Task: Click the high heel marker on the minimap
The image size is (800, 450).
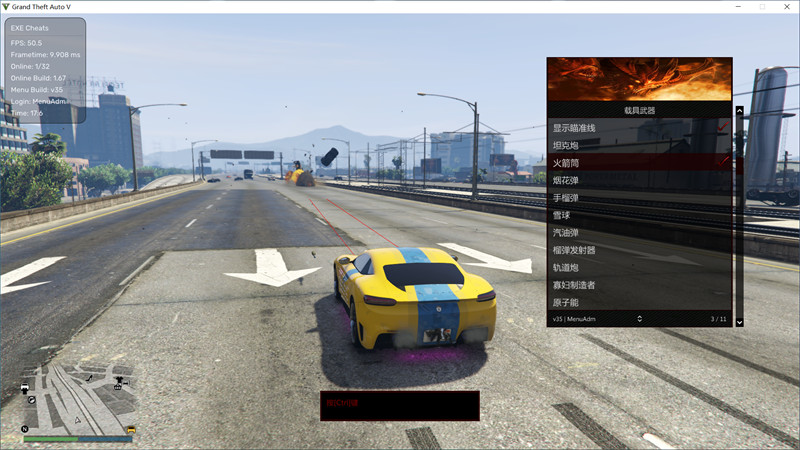Action: [89, 378]
